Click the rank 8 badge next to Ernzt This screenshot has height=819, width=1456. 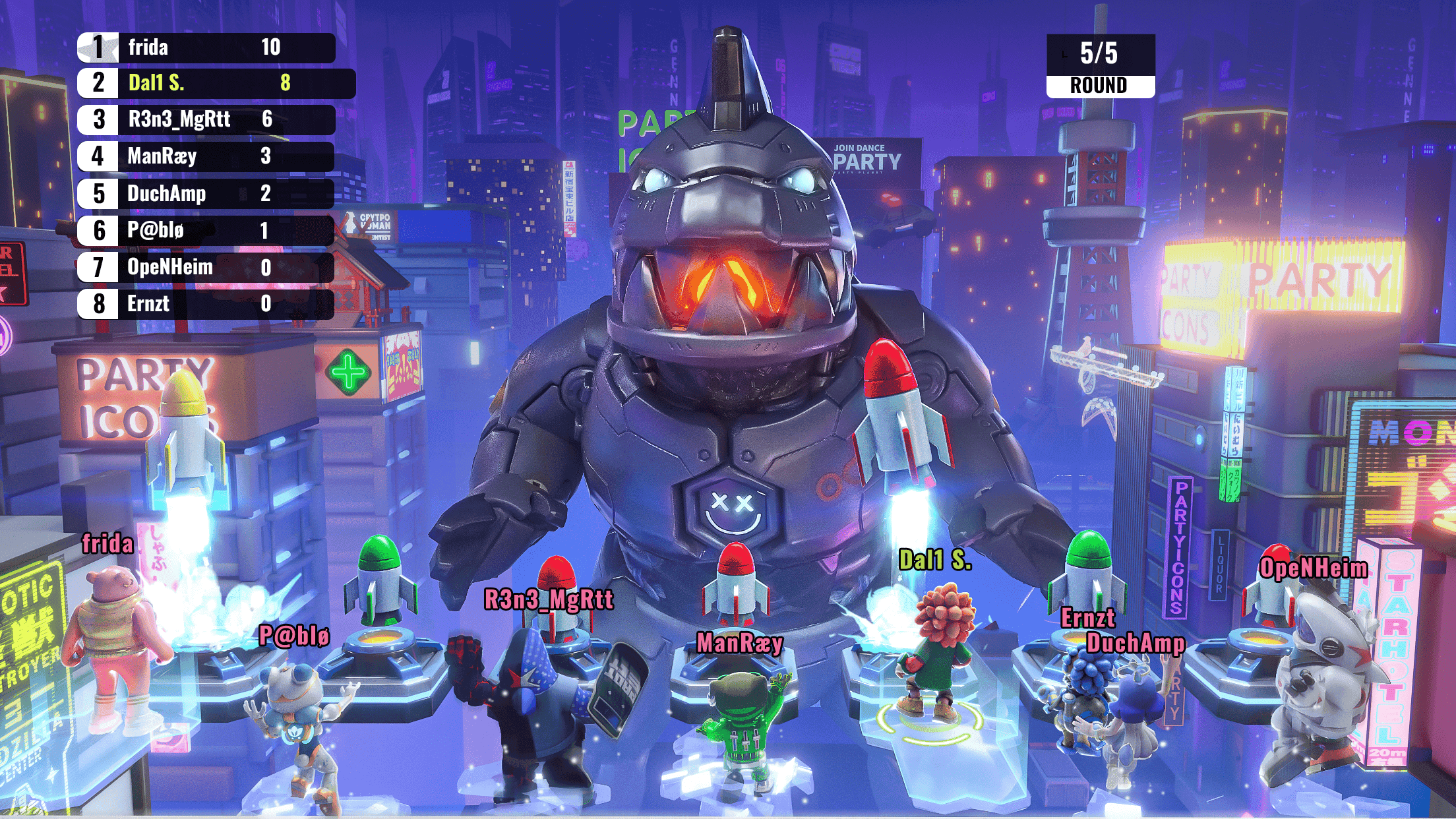pos(98,303)
